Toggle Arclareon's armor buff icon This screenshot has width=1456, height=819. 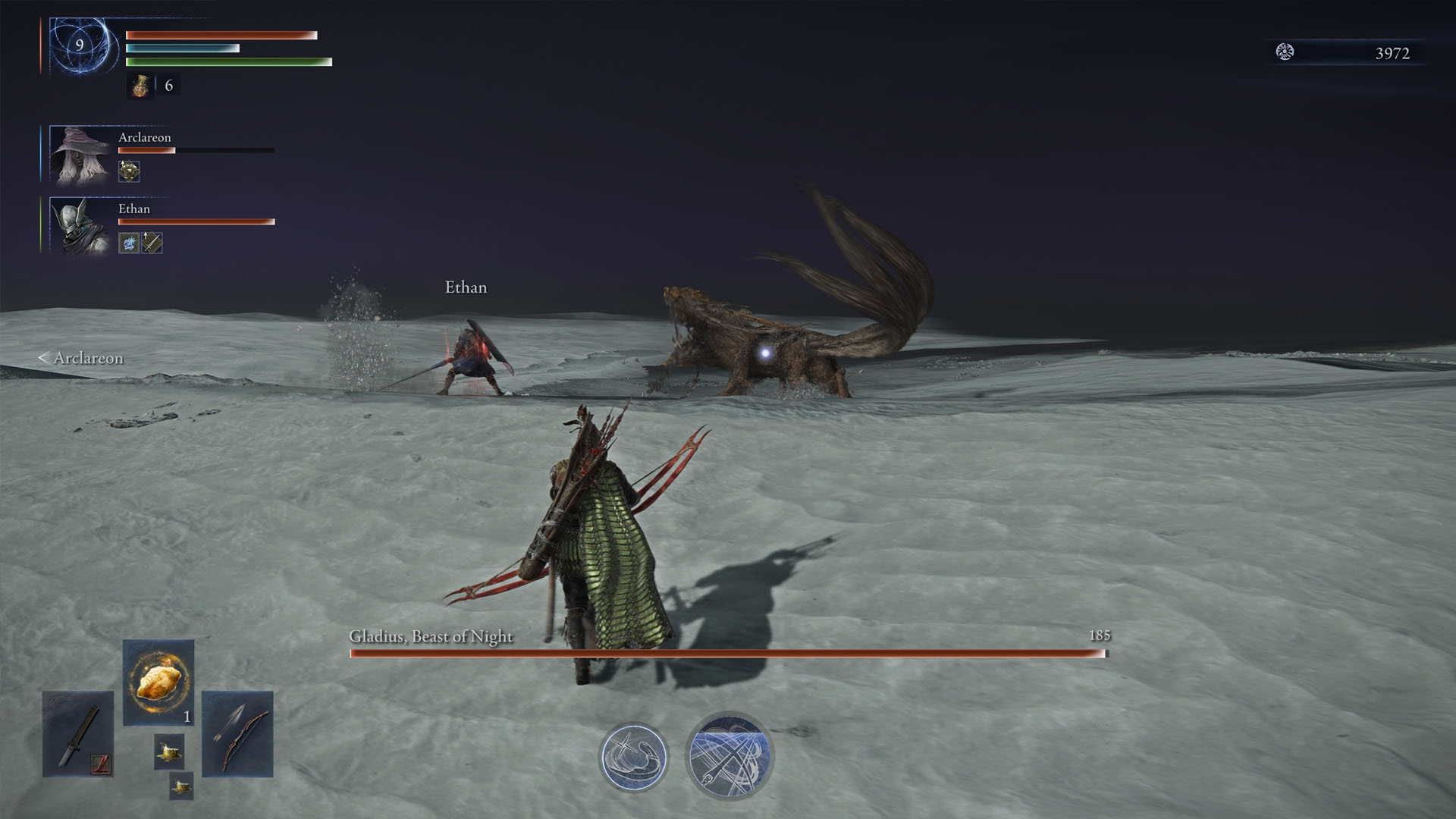click(128, 171)
